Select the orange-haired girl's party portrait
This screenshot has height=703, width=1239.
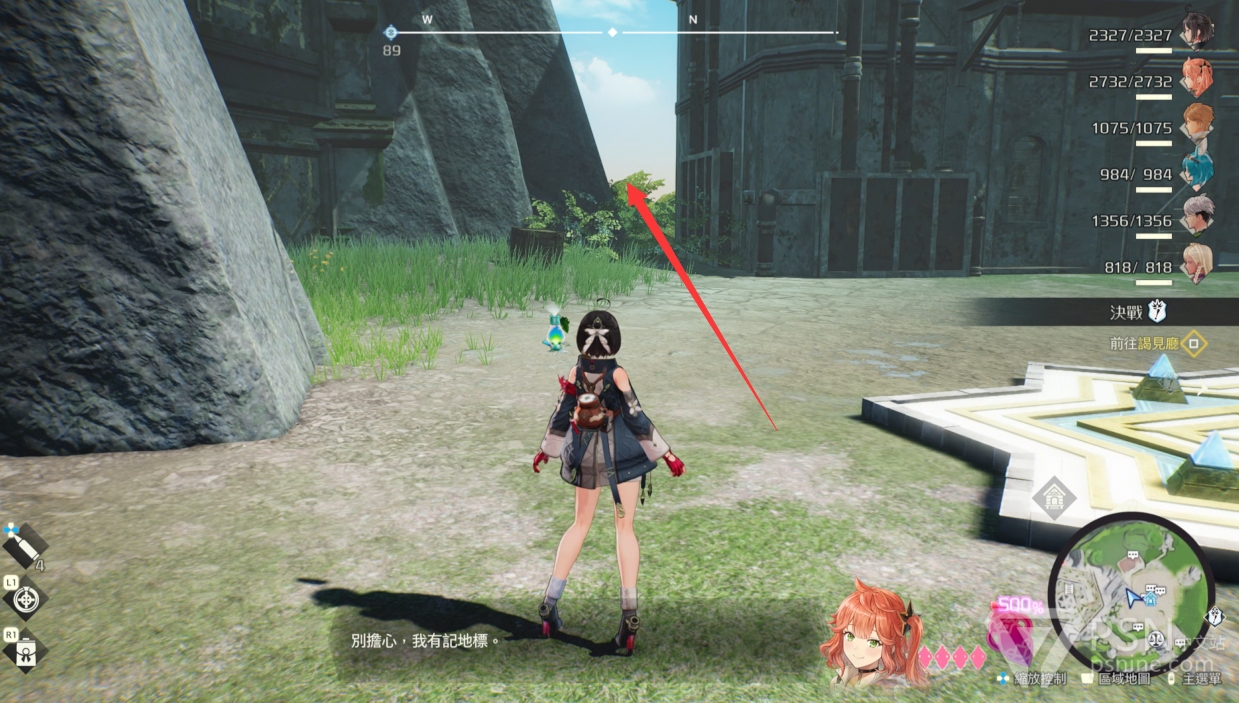pos(1196,76)
